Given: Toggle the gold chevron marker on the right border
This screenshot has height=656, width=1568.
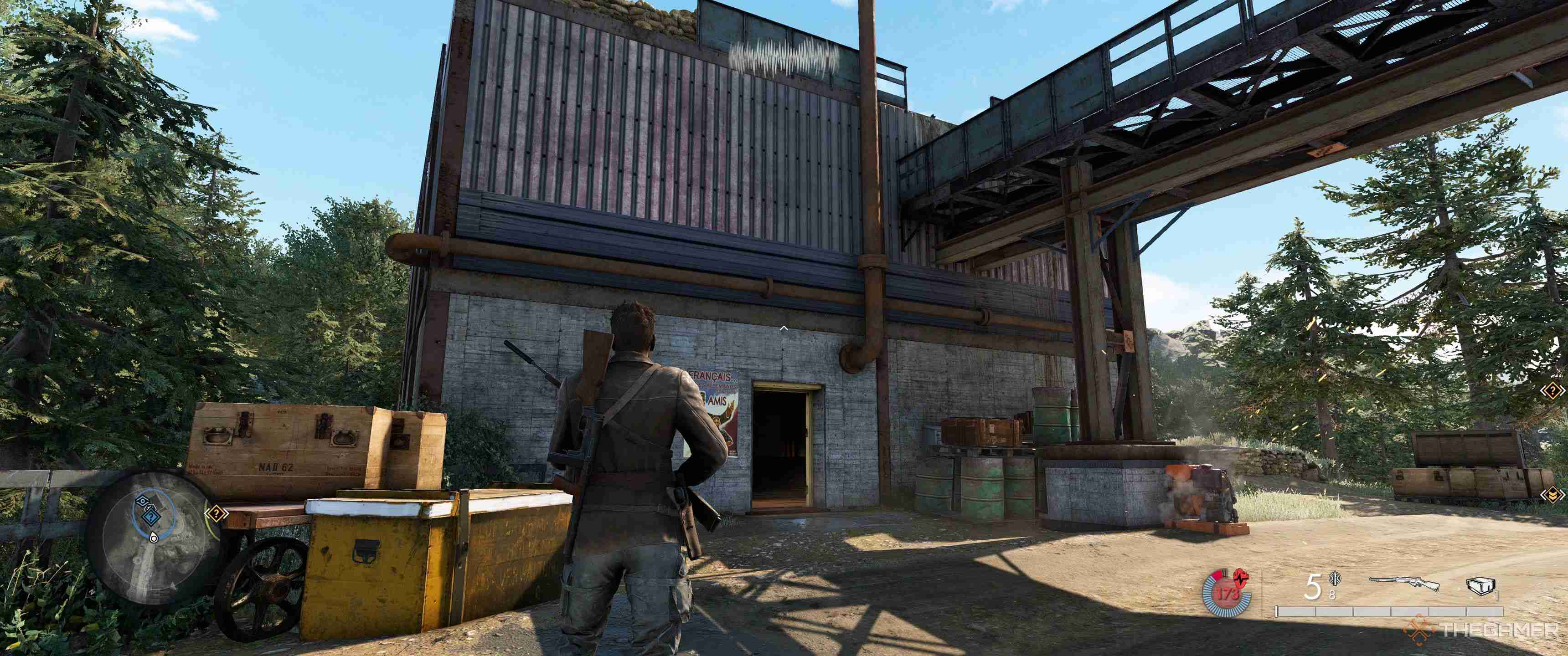Looking at the screenshot, I should (x=1553, y=495).
